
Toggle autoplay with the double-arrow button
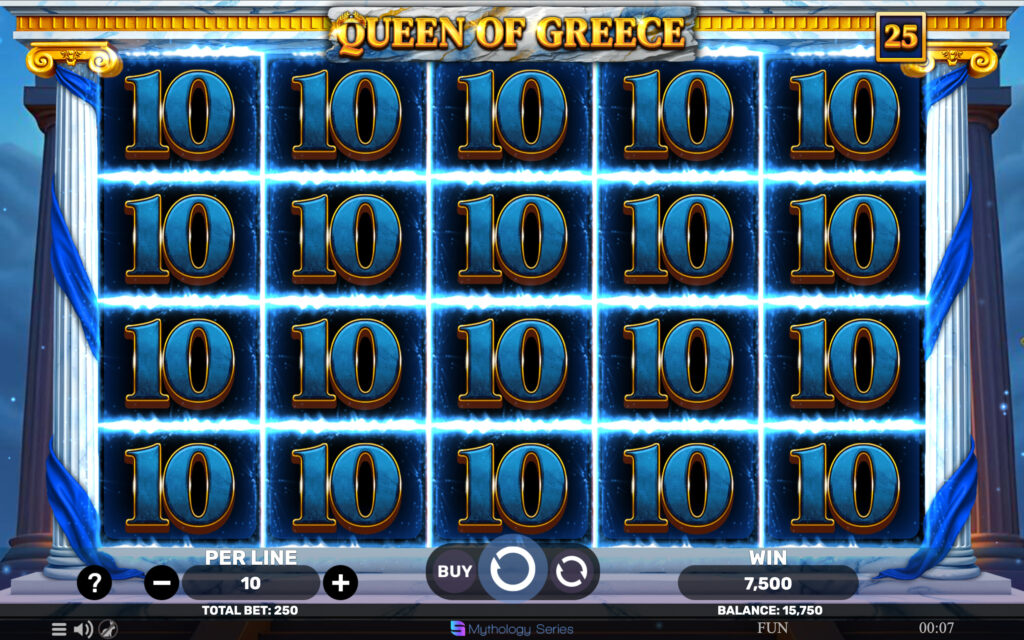click(x=571, y=572)
